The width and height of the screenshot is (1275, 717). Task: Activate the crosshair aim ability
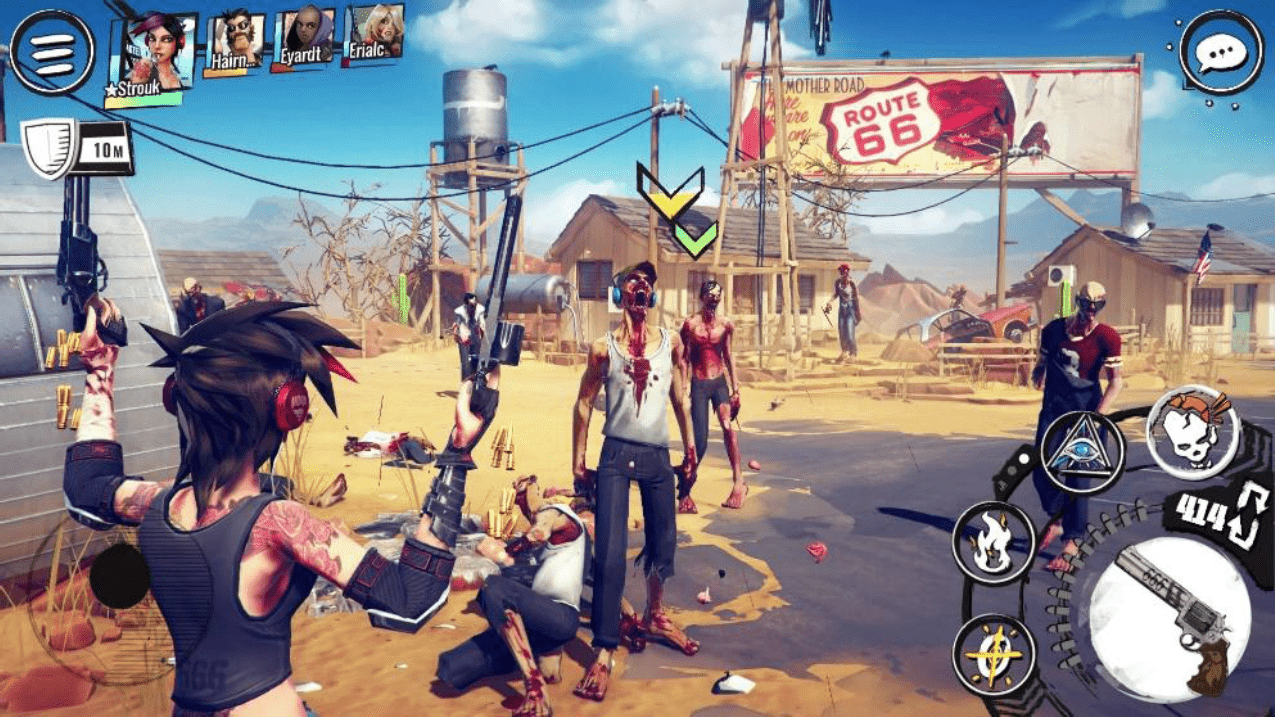pos(993,655)
